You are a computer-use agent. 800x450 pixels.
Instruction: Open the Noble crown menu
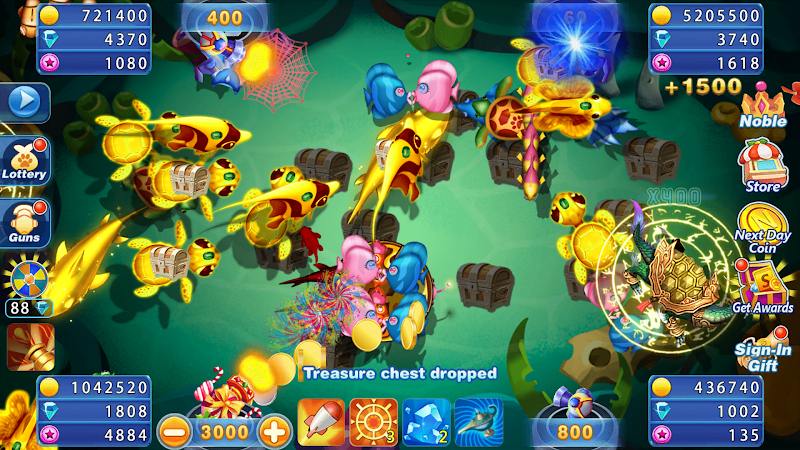pos(763,105)
